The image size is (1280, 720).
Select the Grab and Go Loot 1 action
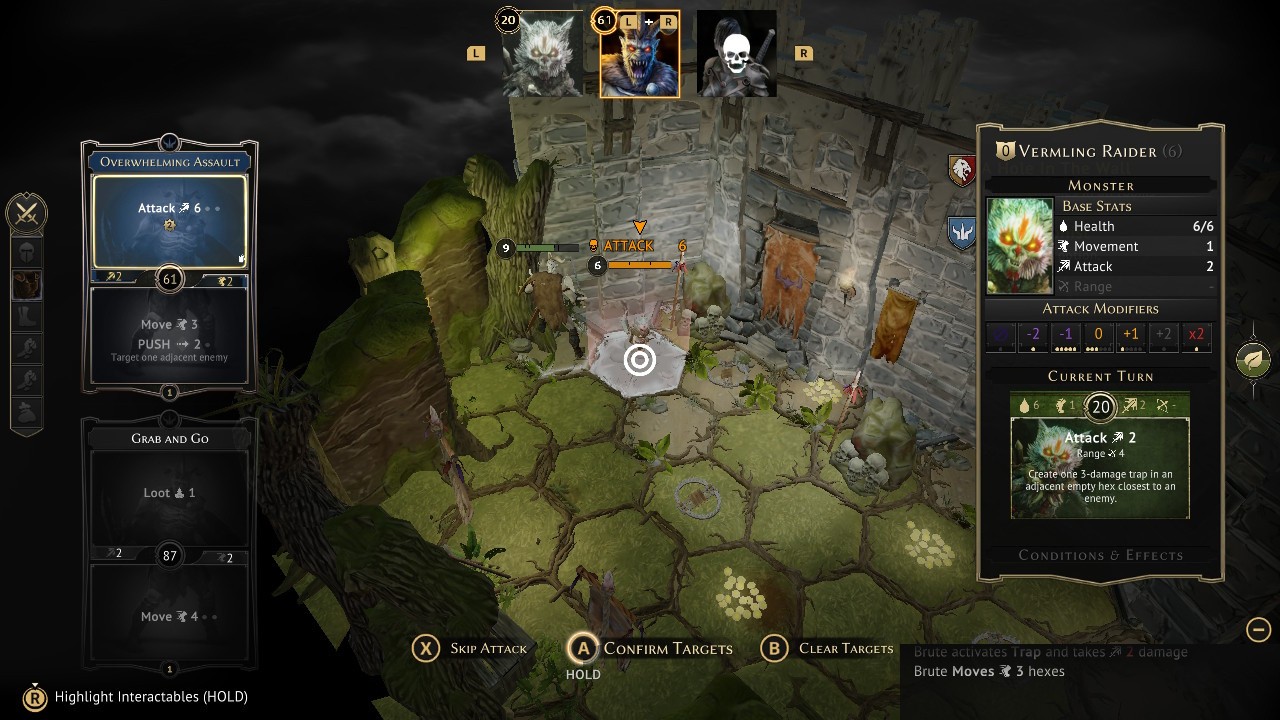(x=169, y=494)
